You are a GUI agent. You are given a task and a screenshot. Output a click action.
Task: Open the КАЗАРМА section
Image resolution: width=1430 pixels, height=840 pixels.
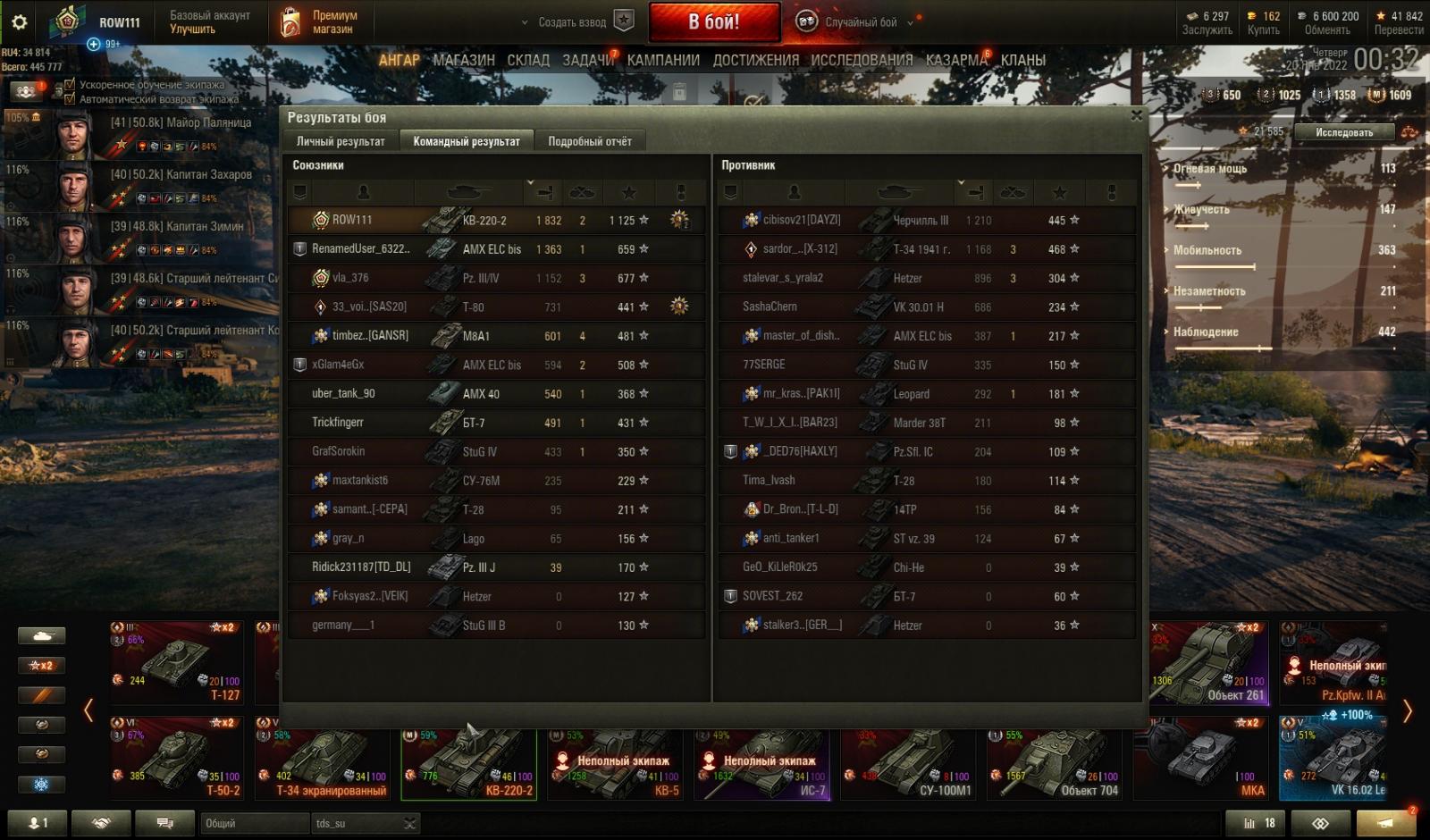[x=955, y=60]
